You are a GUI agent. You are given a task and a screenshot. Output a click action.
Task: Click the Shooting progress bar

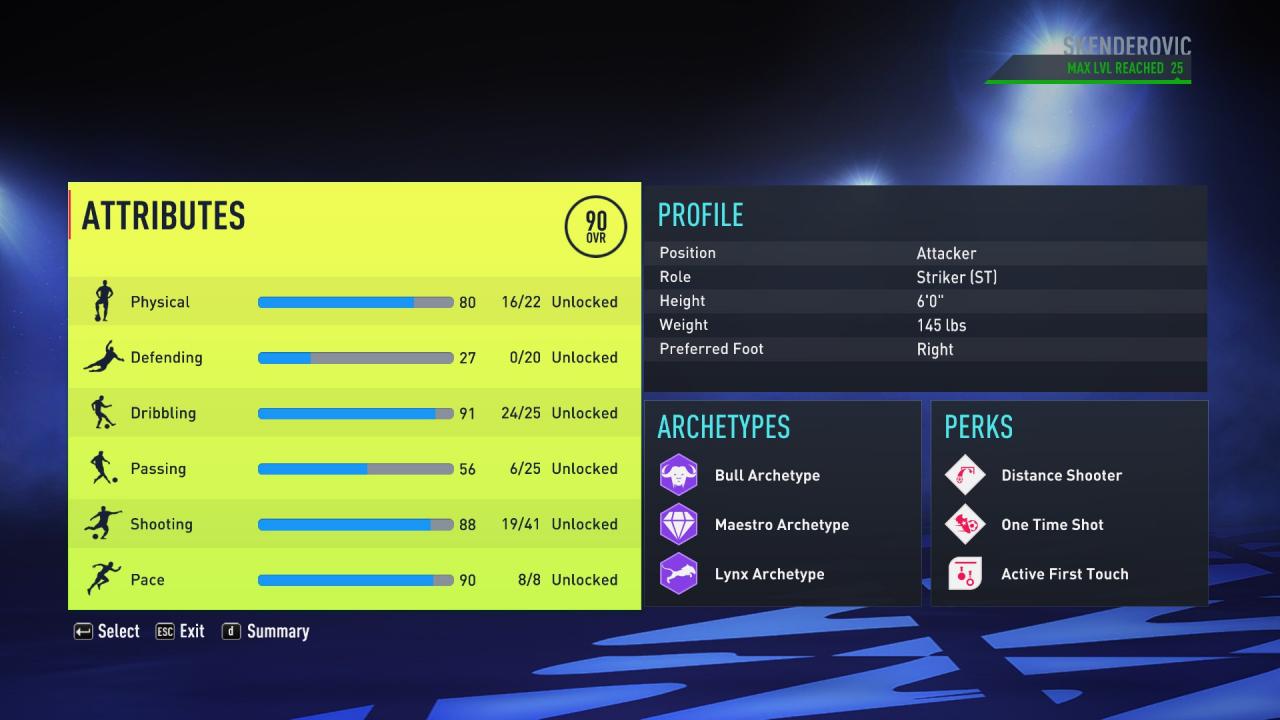point(355,523)
